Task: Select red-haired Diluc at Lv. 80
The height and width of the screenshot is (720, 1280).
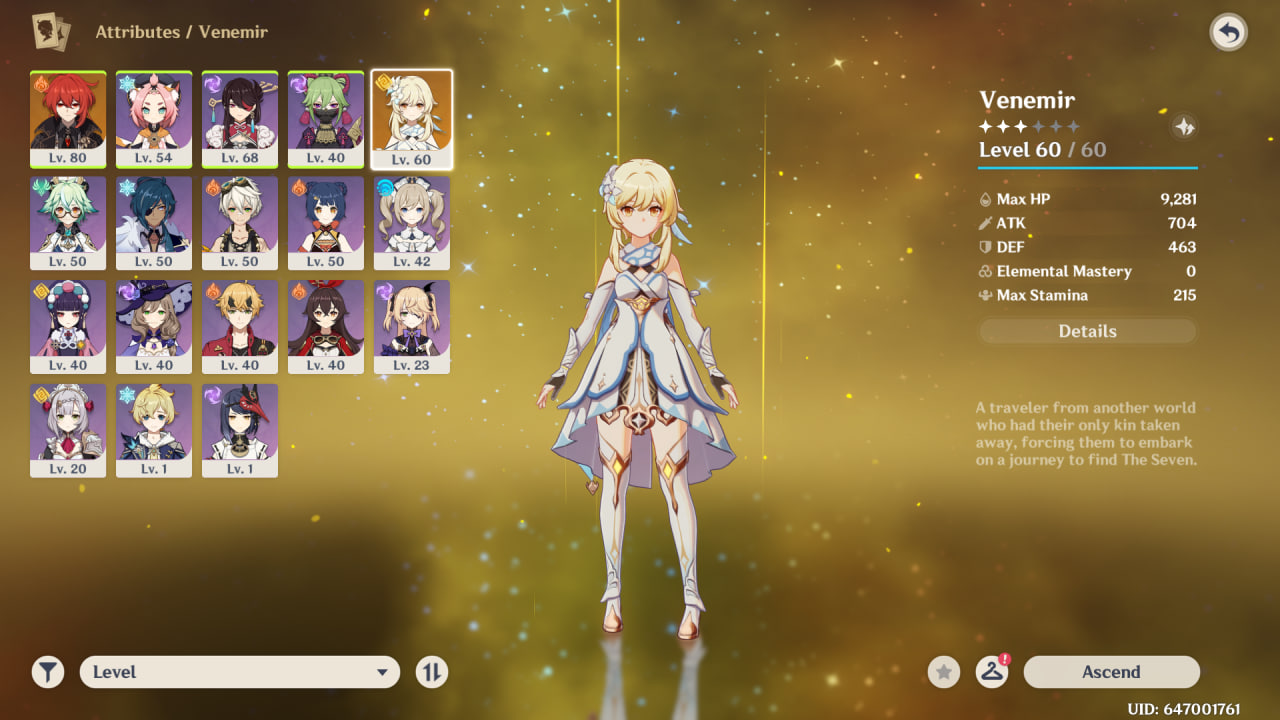Action: [x=68, y=118]
